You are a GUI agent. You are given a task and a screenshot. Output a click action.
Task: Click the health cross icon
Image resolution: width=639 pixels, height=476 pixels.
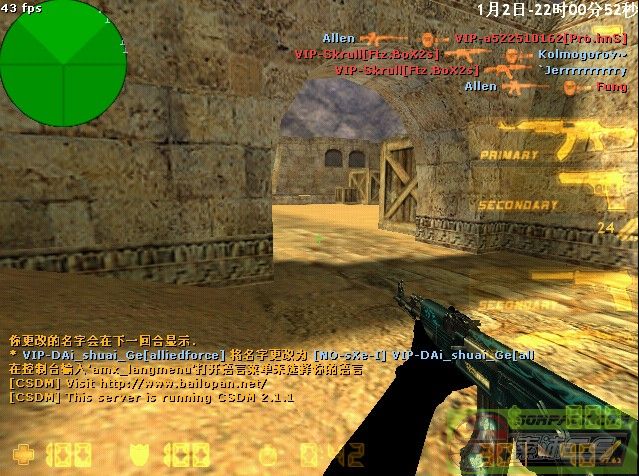click(x=19, y=450)
